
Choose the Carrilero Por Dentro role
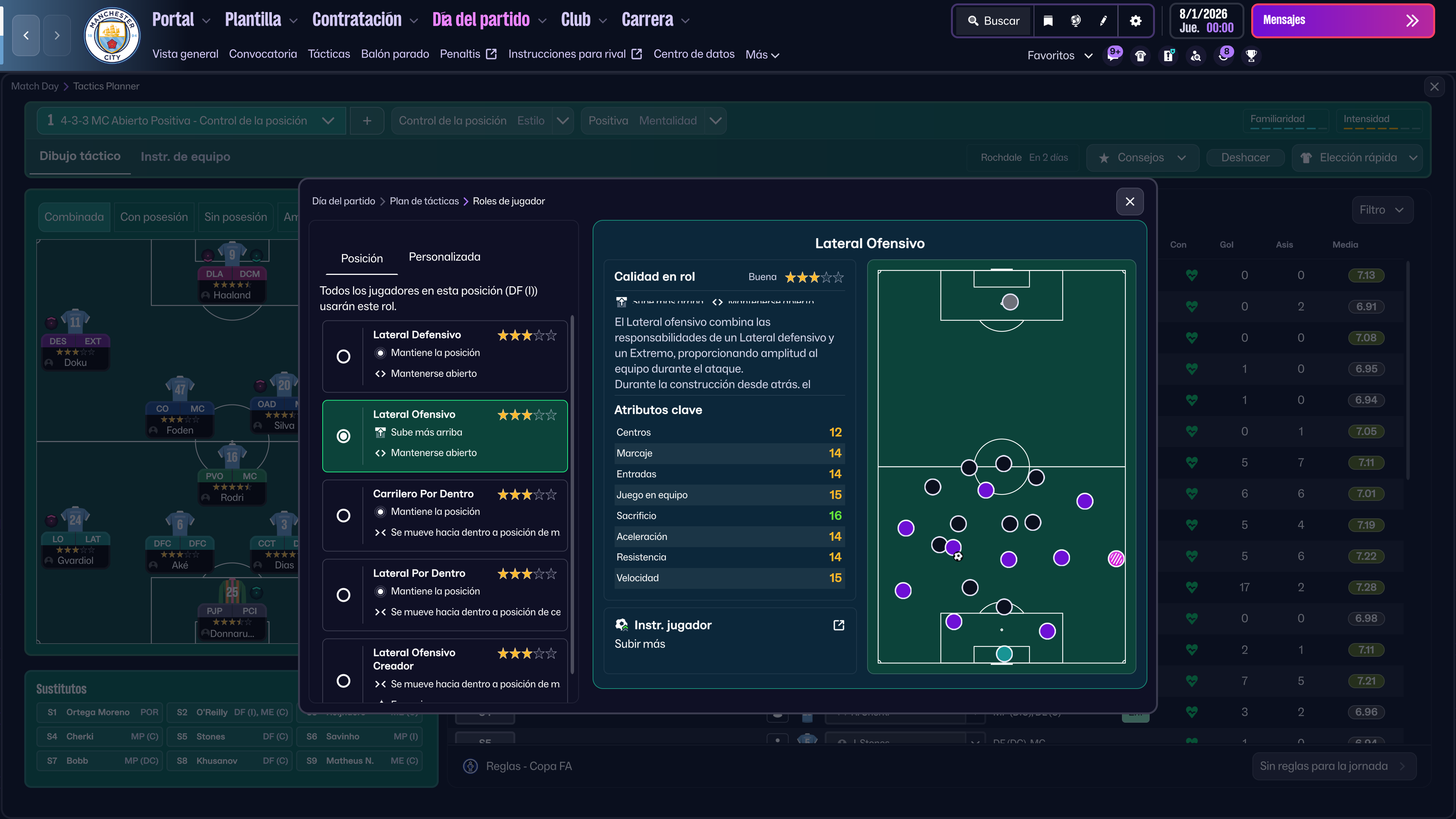tap(344, 516)
